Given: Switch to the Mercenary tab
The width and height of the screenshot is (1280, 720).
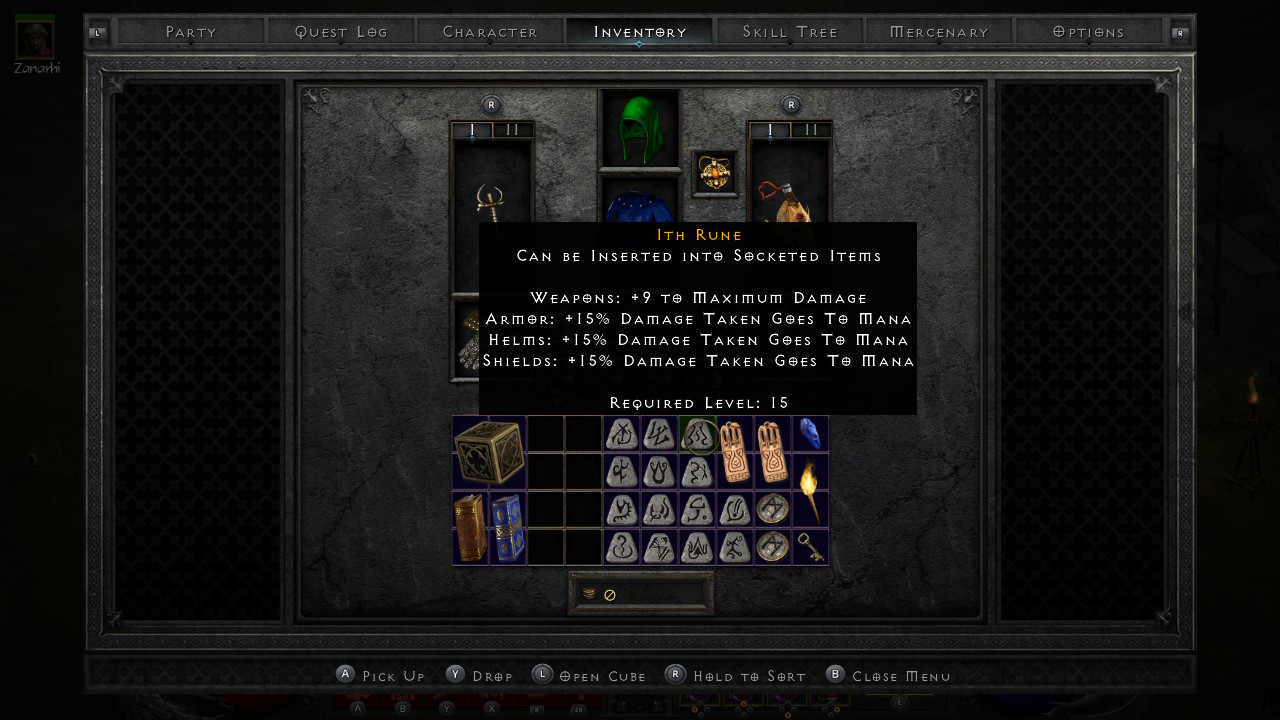Looking at the screenshot, I should [939, 32].
